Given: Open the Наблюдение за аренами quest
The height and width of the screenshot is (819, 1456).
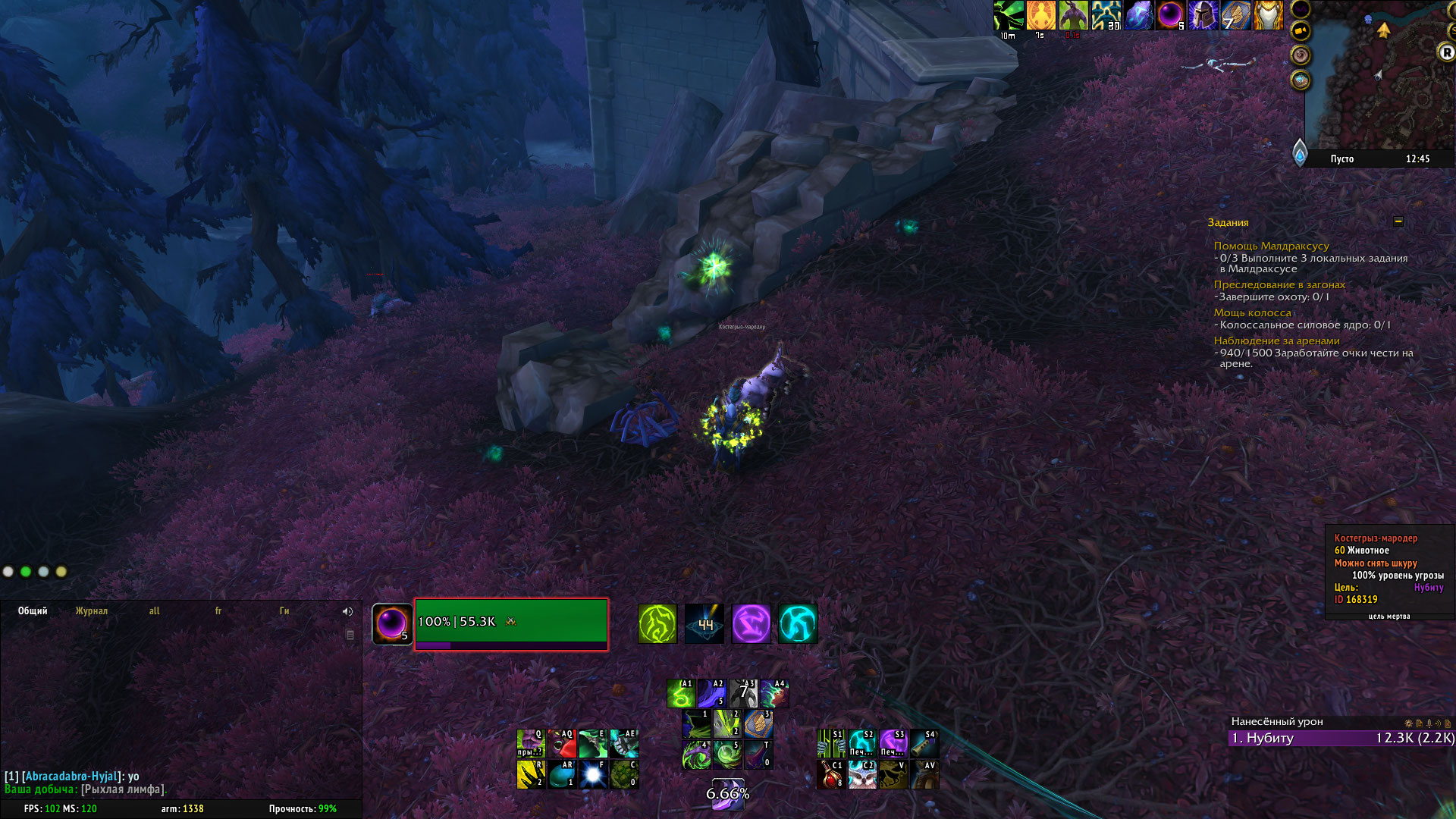Looking at the screenshot, I should (x=1276, y=340).
